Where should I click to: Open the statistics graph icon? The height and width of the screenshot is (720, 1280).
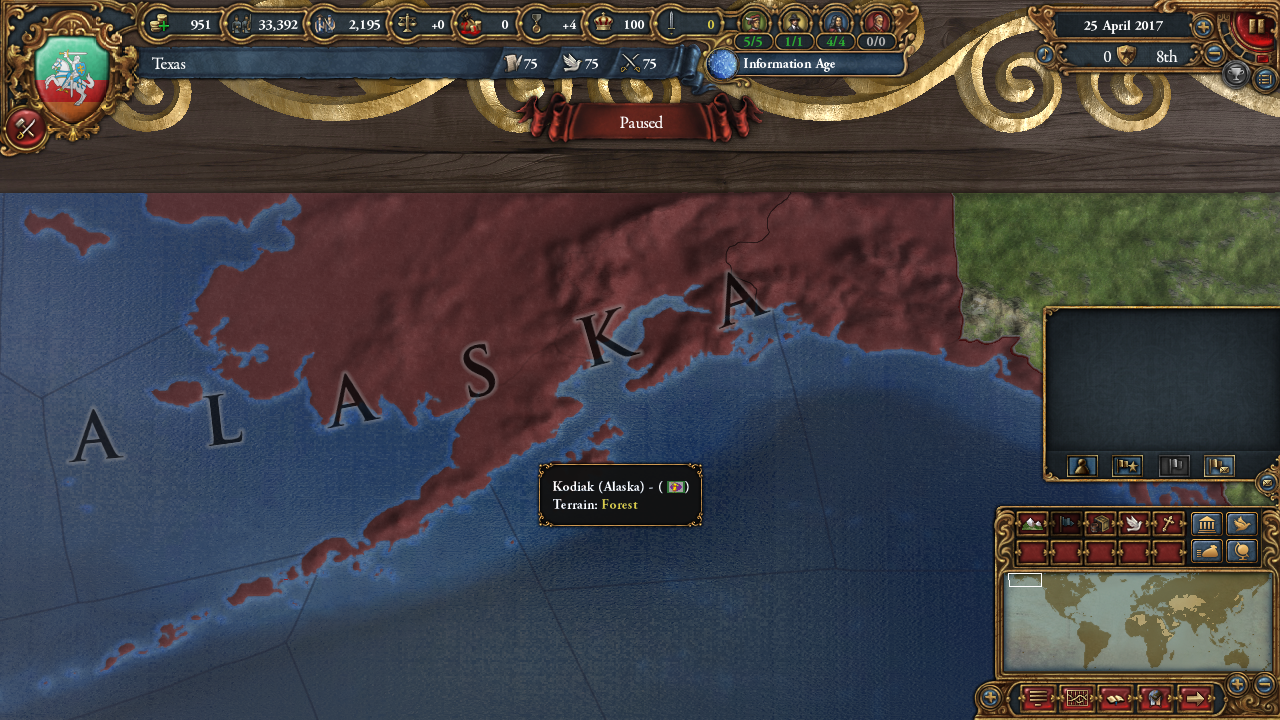pos(1078,698)
